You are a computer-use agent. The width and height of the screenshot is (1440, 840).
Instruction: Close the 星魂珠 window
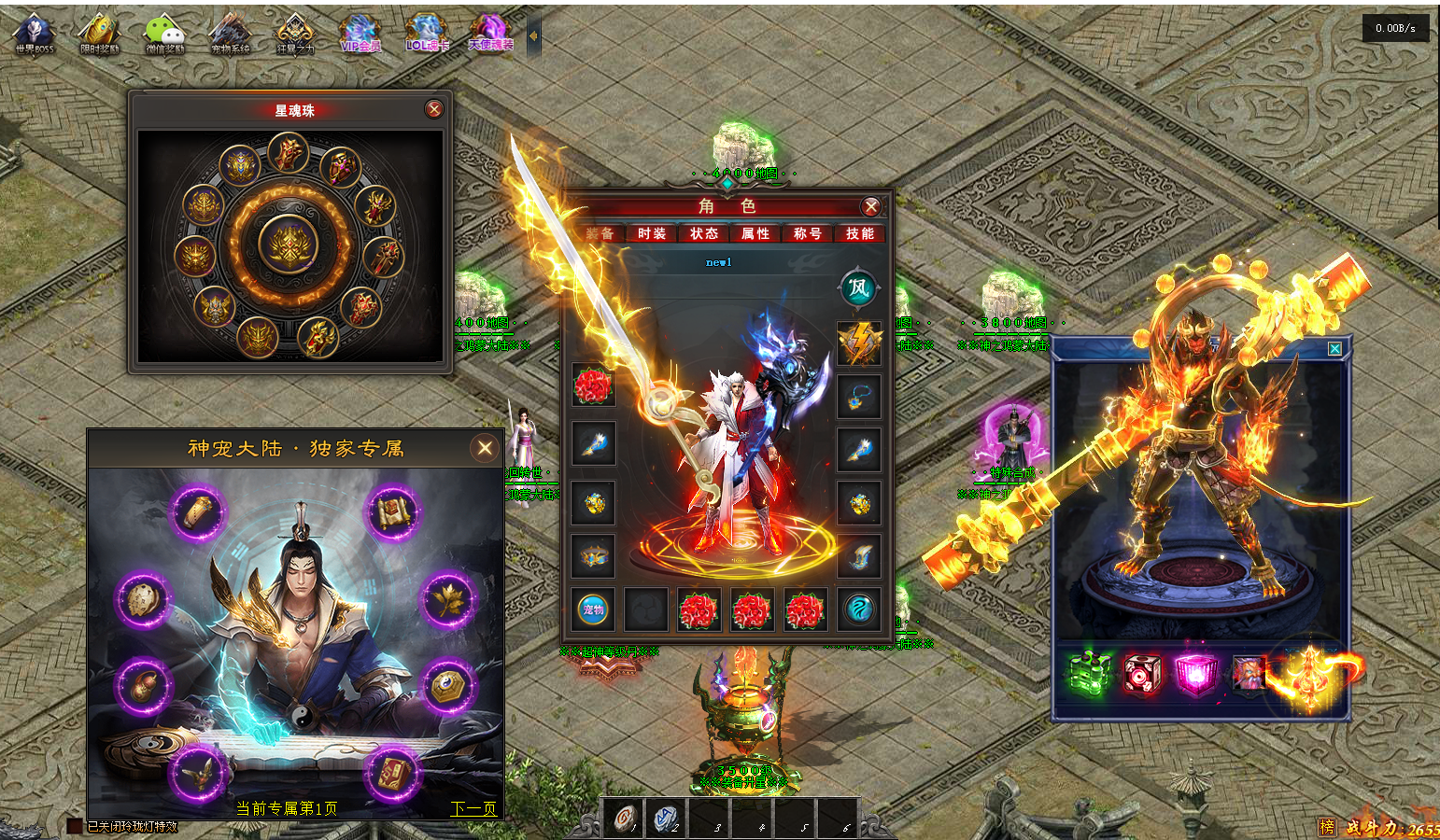[434, 109]
